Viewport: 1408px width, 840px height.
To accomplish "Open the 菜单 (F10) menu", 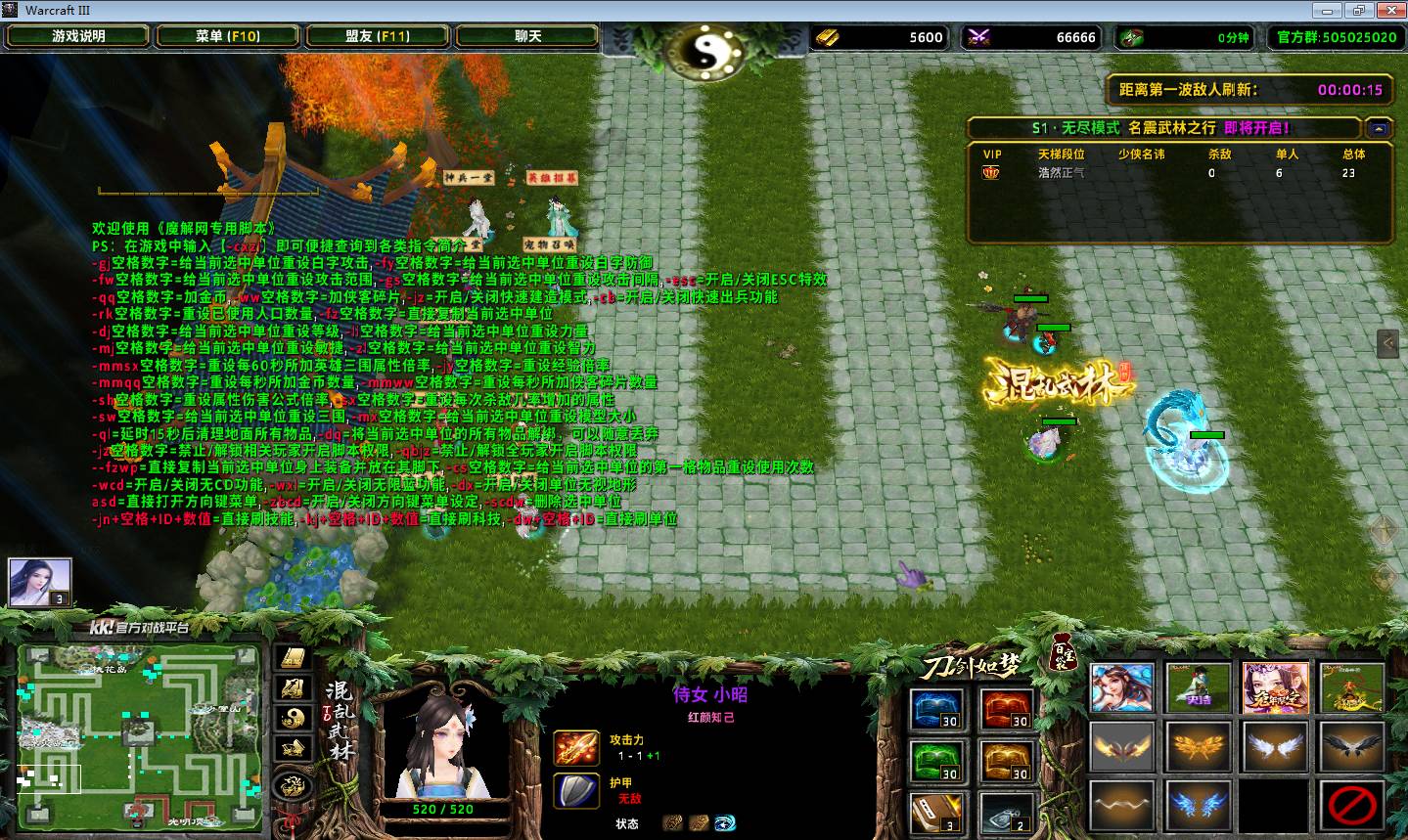I will 228,36.
